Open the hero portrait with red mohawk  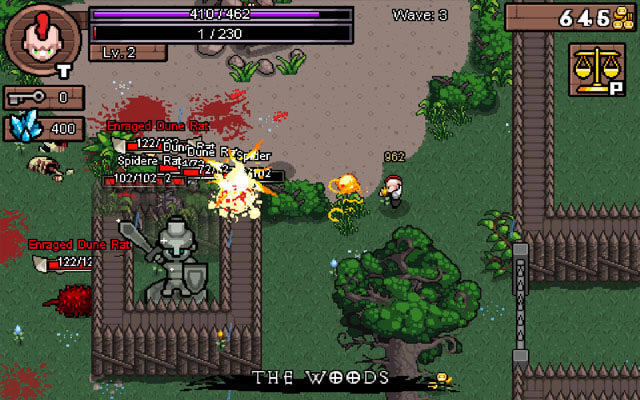click(42, 39)
